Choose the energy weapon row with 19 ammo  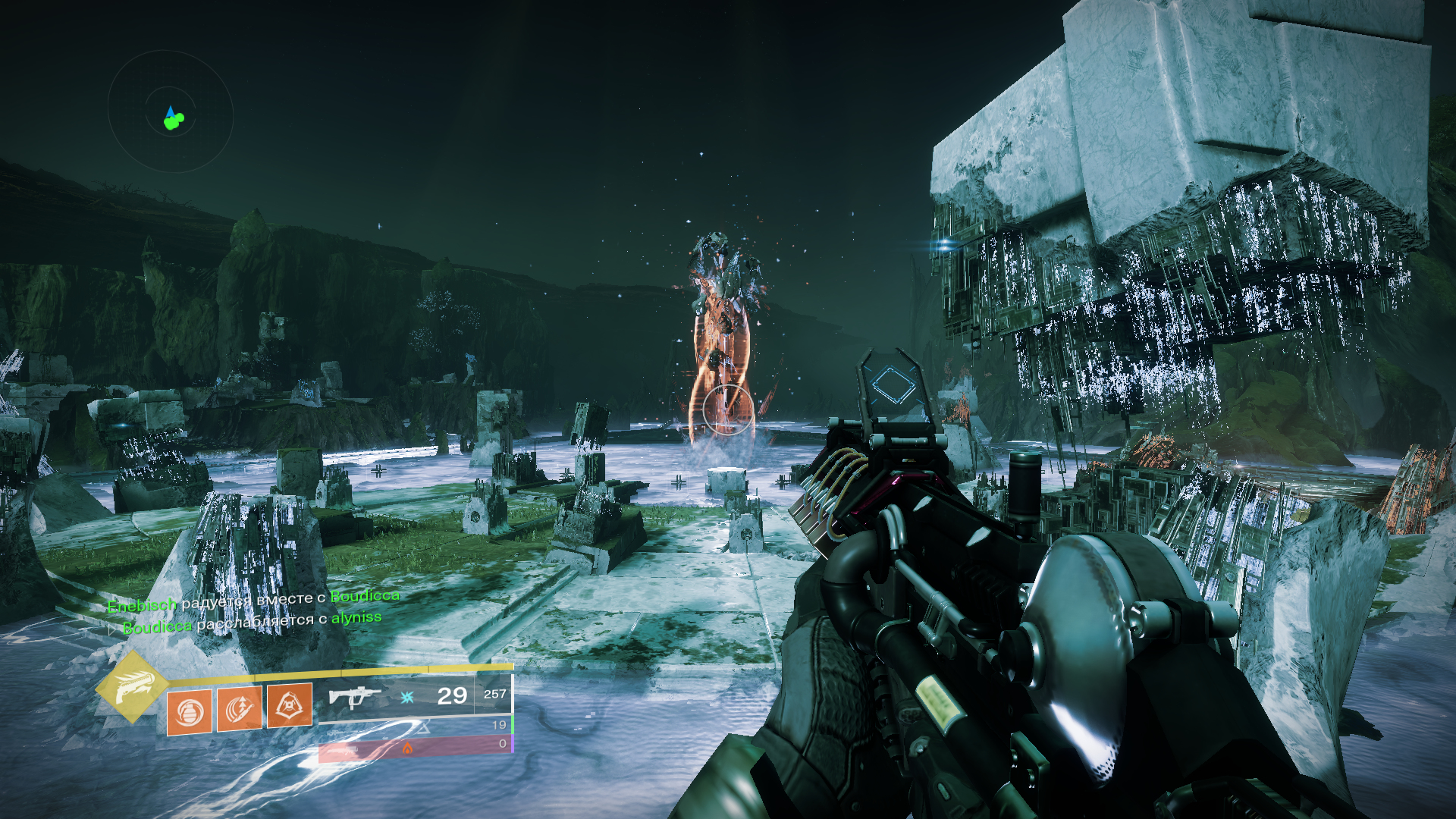point(415,727)
